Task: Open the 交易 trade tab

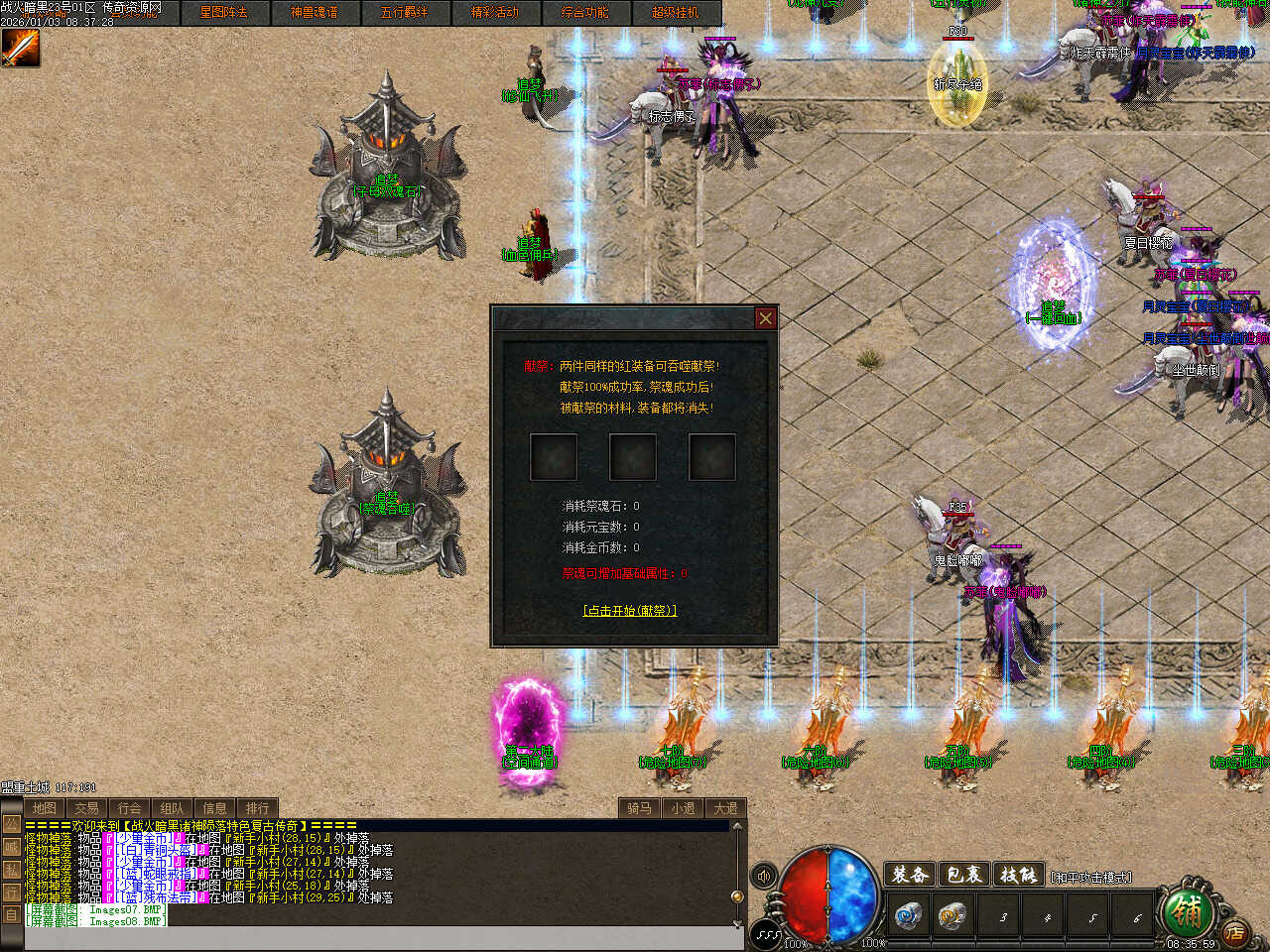Action: point(87,808)
